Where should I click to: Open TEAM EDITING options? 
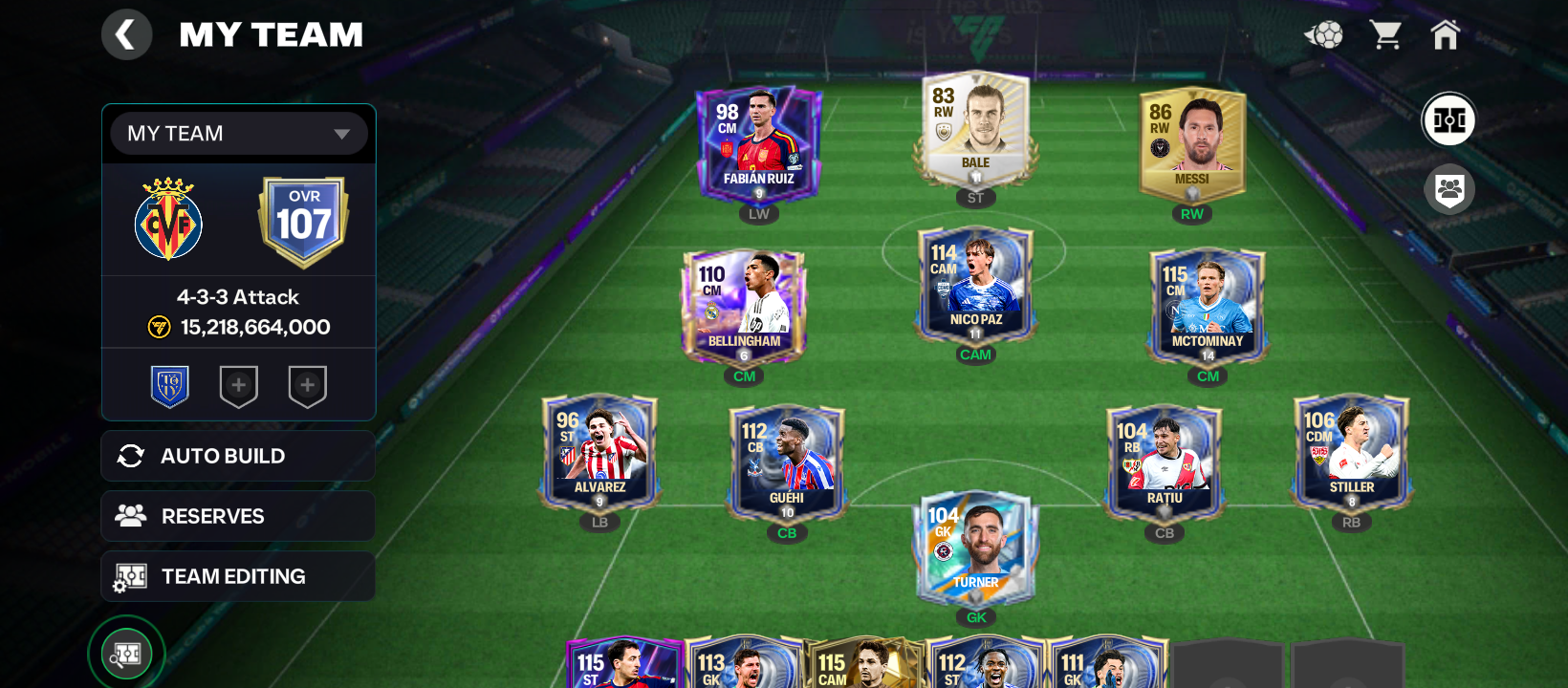(238, 576)
